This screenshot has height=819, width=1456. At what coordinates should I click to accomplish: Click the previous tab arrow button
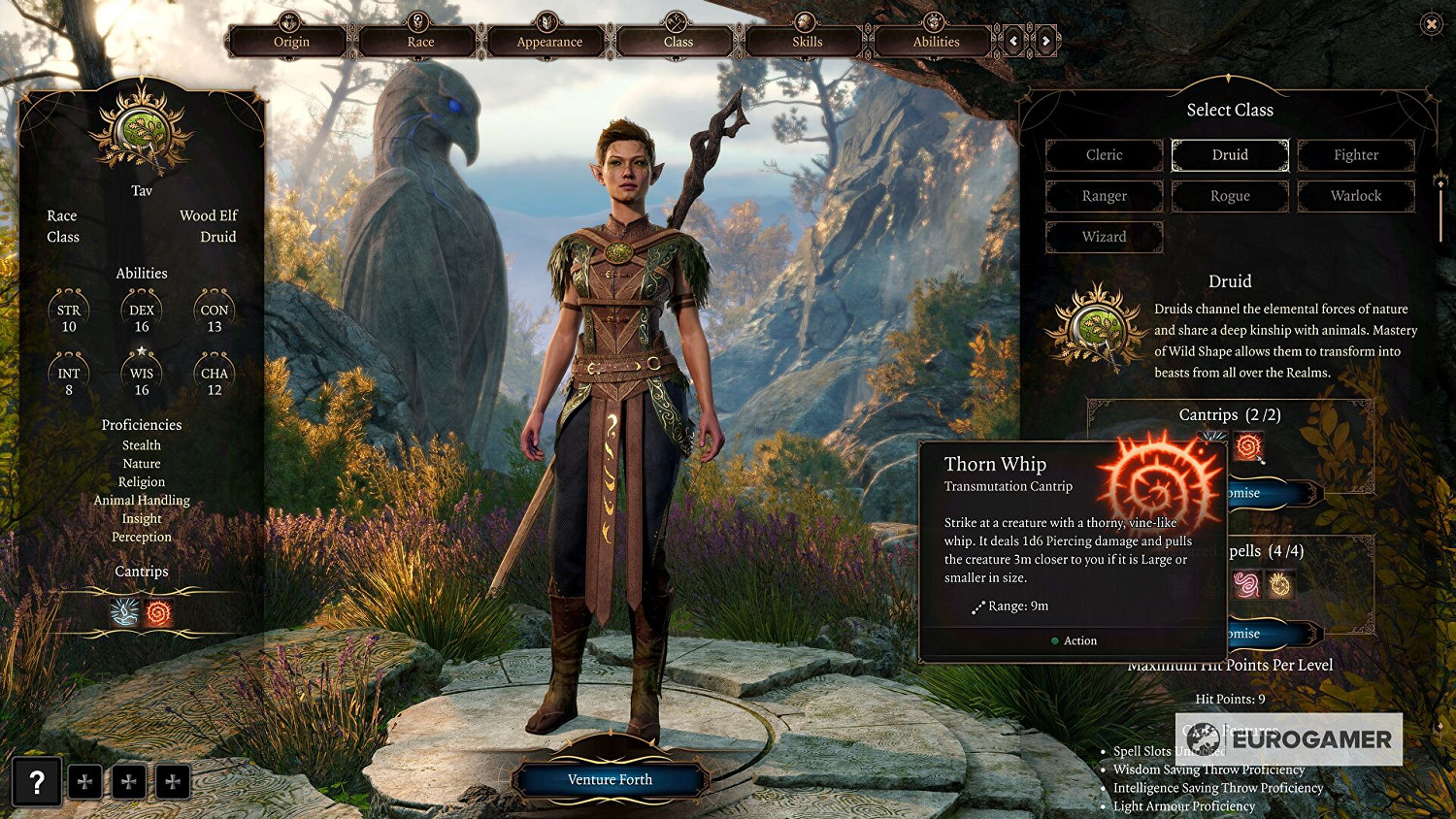click(x=1014, y=41)
